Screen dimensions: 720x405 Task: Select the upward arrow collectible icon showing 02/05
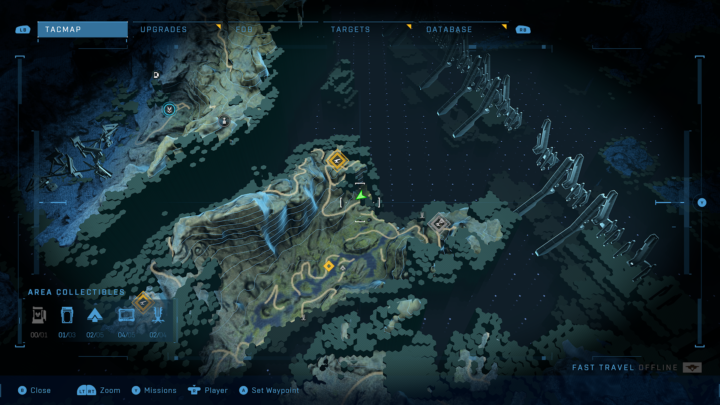tap(97, 317)
